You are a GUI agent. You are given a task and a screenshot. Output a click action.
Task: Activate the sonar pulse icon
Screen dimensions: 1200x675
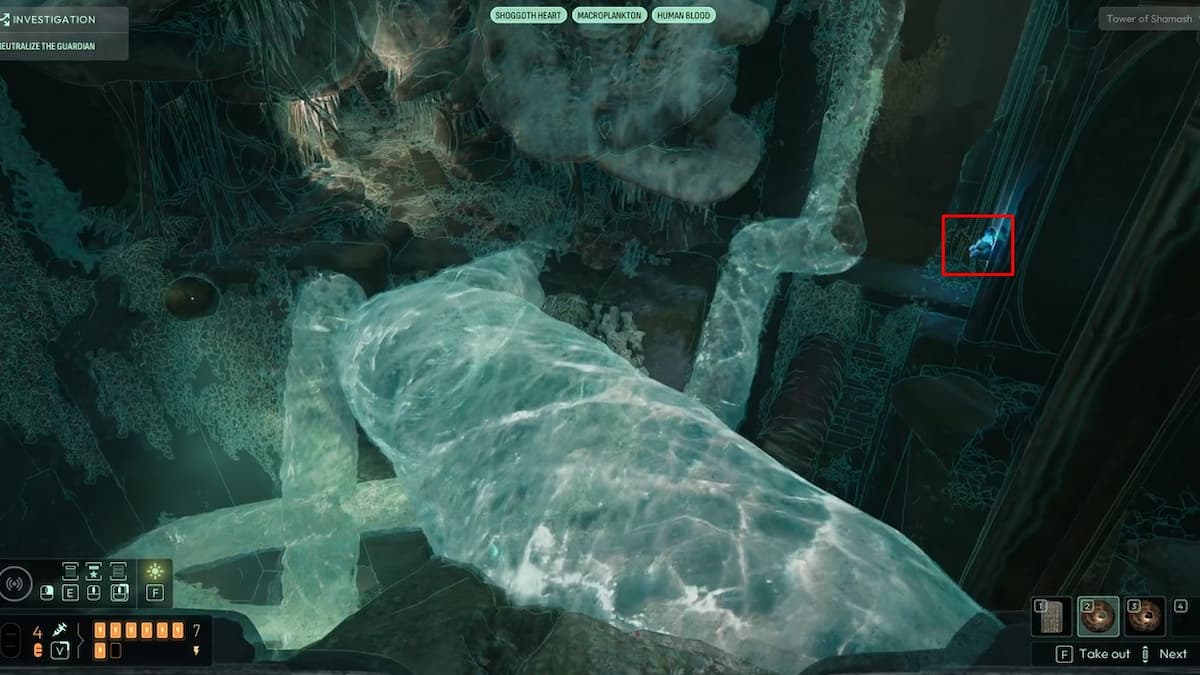click(16, 582)
